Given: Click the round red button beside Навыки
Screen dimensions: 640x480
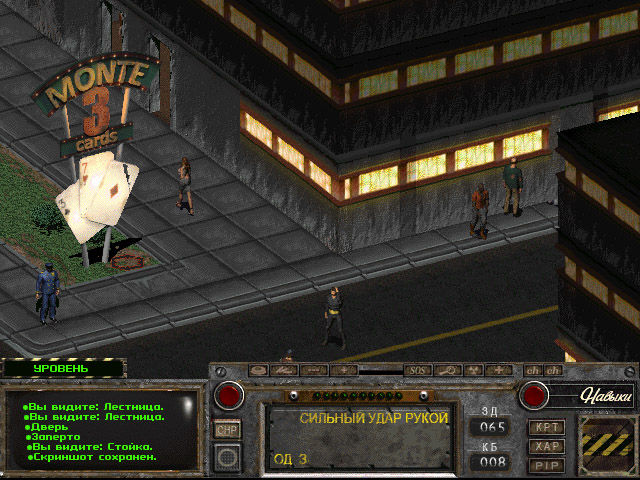Looking at the screenshot, I should (x=533, y=396).
